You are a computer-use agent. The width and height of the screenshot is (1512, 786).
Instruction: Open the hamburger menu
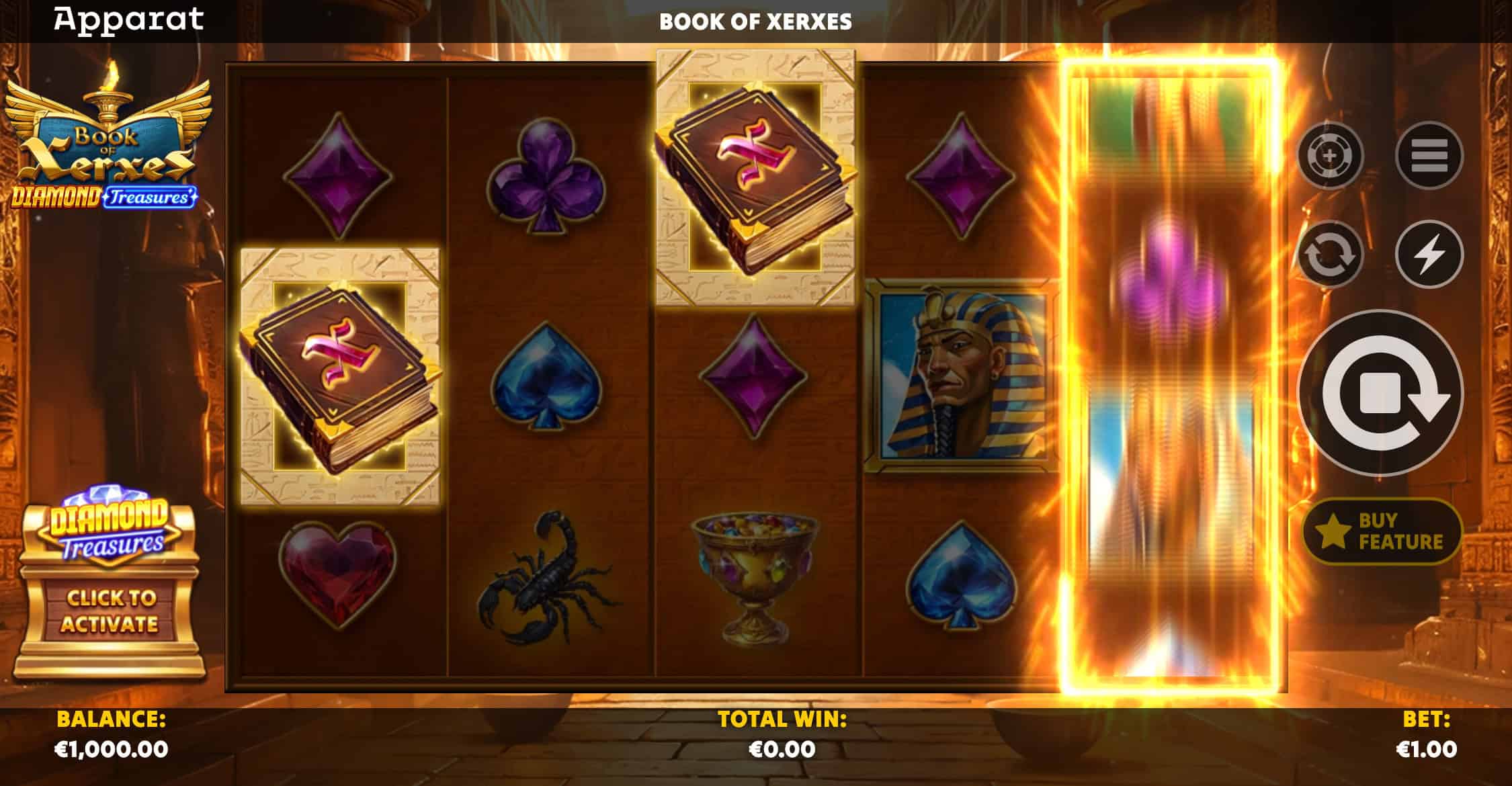[x=1429, y=156]
